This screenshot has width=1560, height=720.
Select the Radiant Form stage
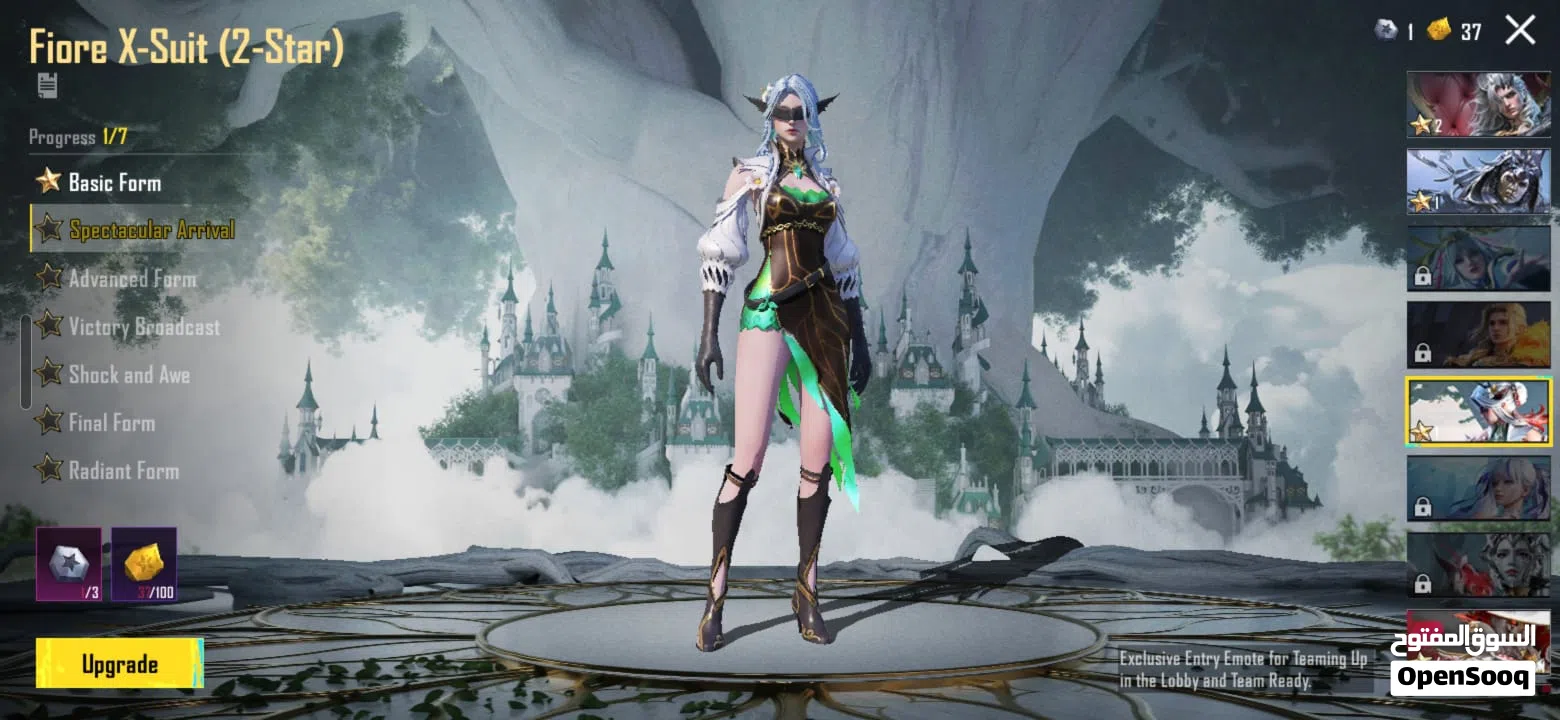pyautogui.click(x=123, y=471)
